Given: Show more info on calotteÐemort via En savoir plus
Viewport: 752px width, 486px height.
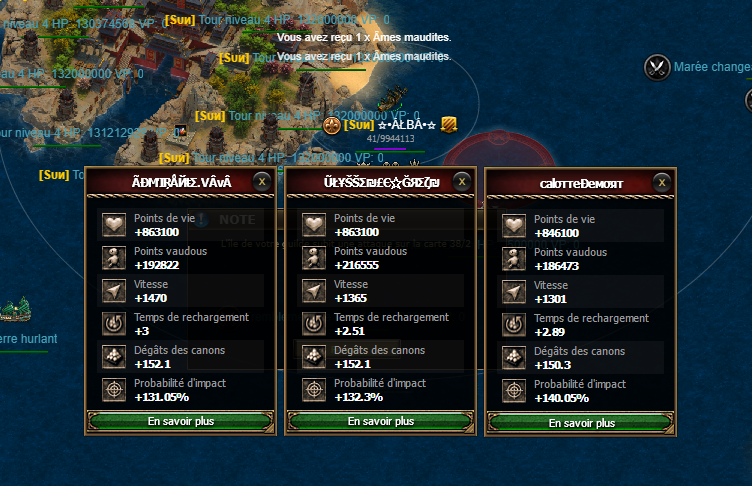Looking at the screenshot, I should point(581,423).
